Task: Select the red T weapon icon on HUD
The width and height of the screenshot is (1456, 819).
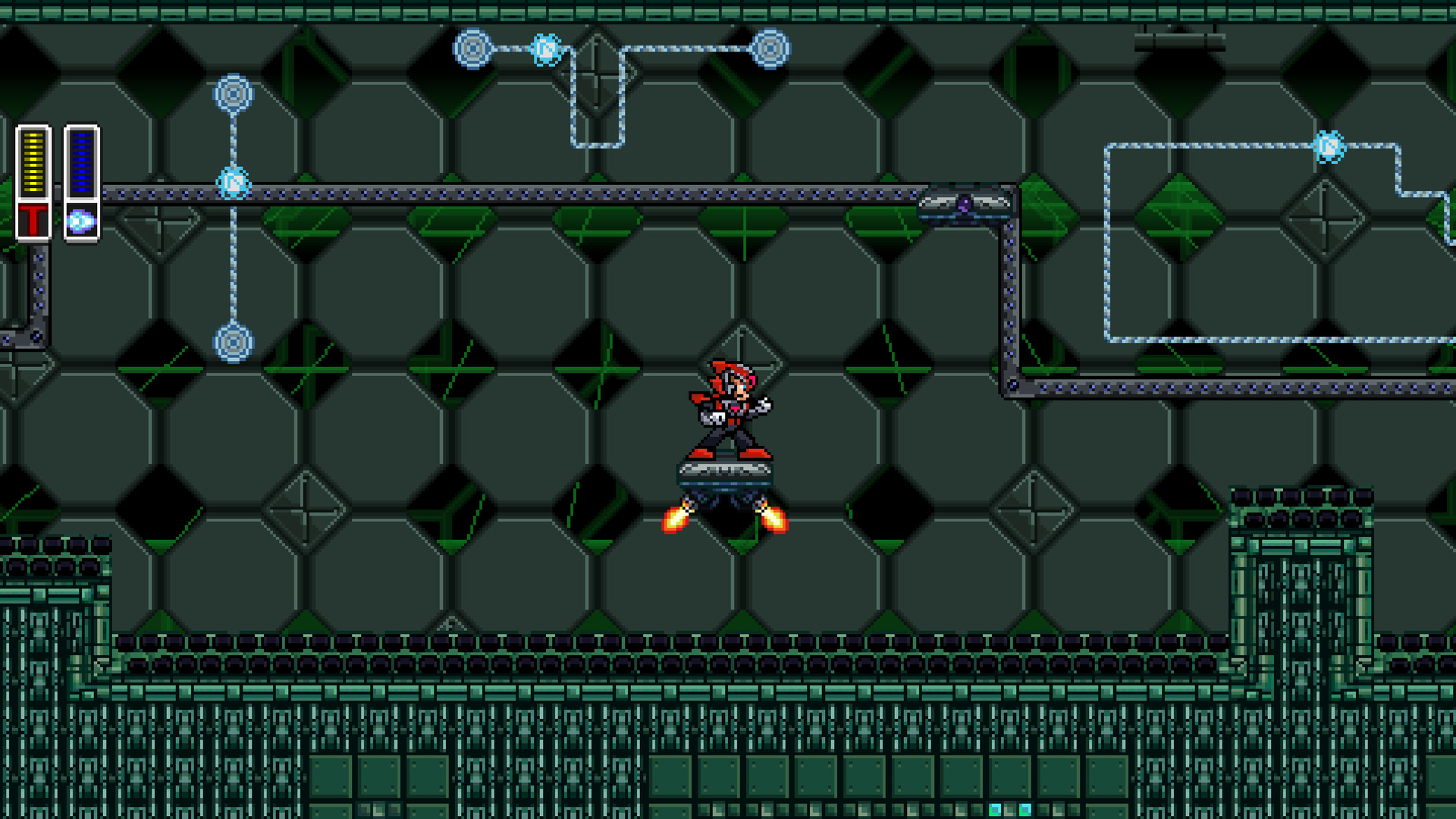Action: click(x=34, y=221)
